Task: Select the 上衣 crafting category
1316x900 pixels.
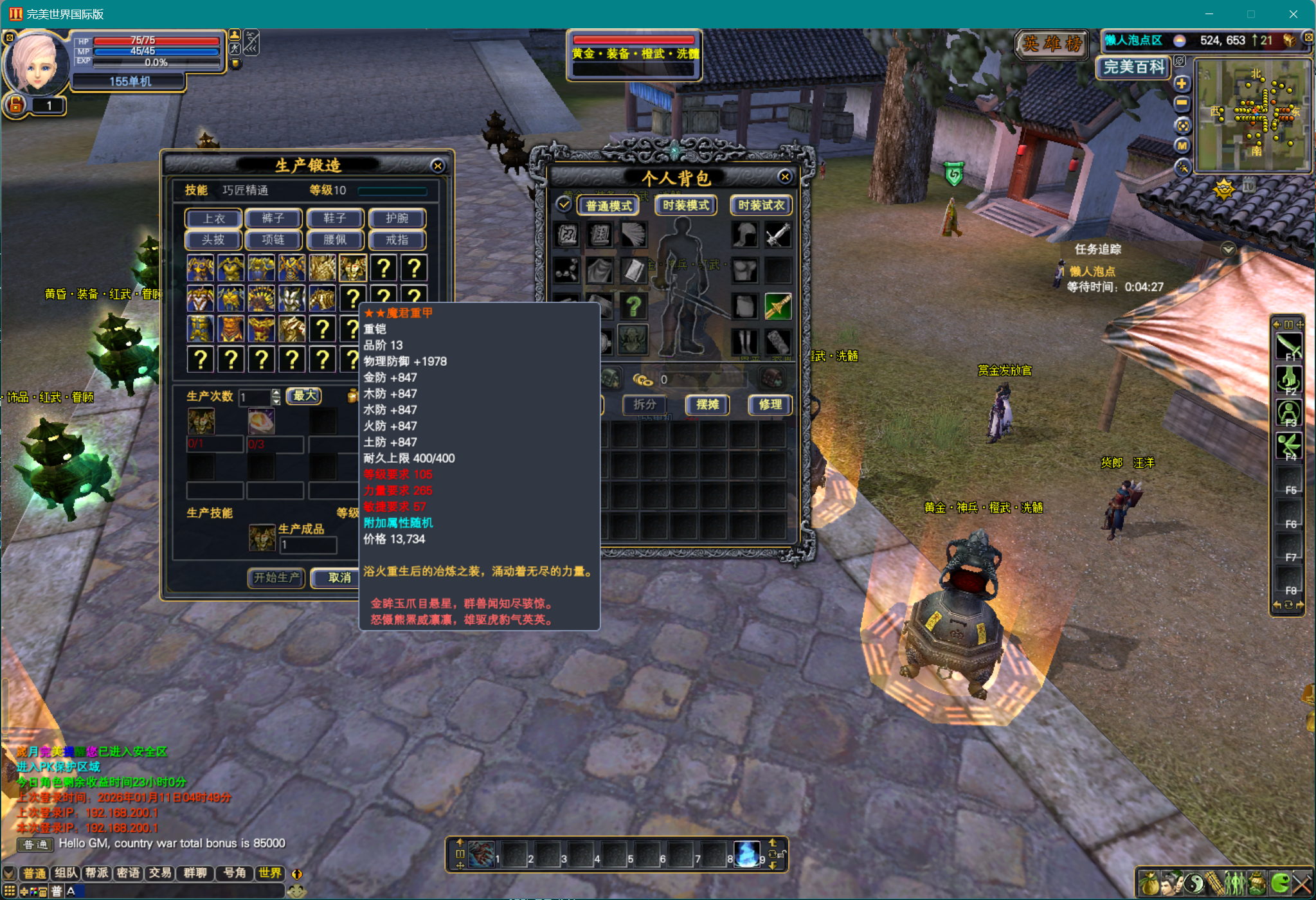Action: (213, 219)
